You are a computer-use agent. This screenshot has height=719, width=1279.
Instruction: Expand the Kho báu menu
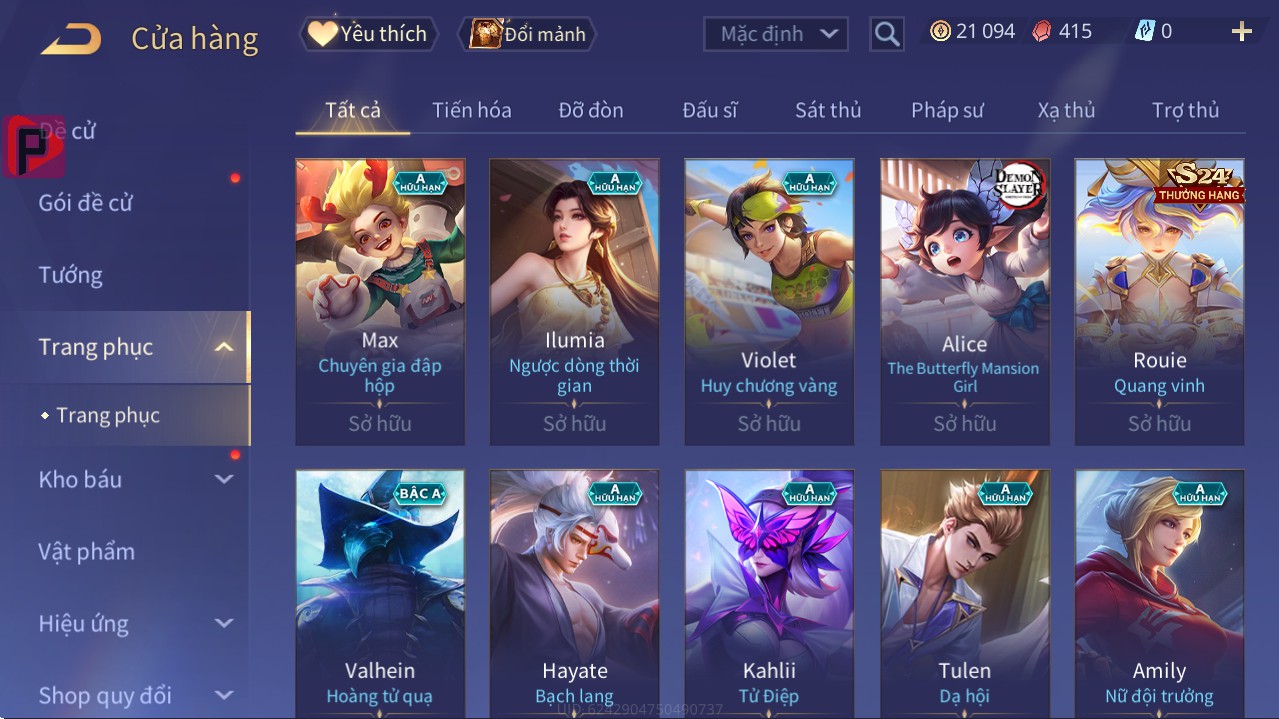[x=135, y=479]
